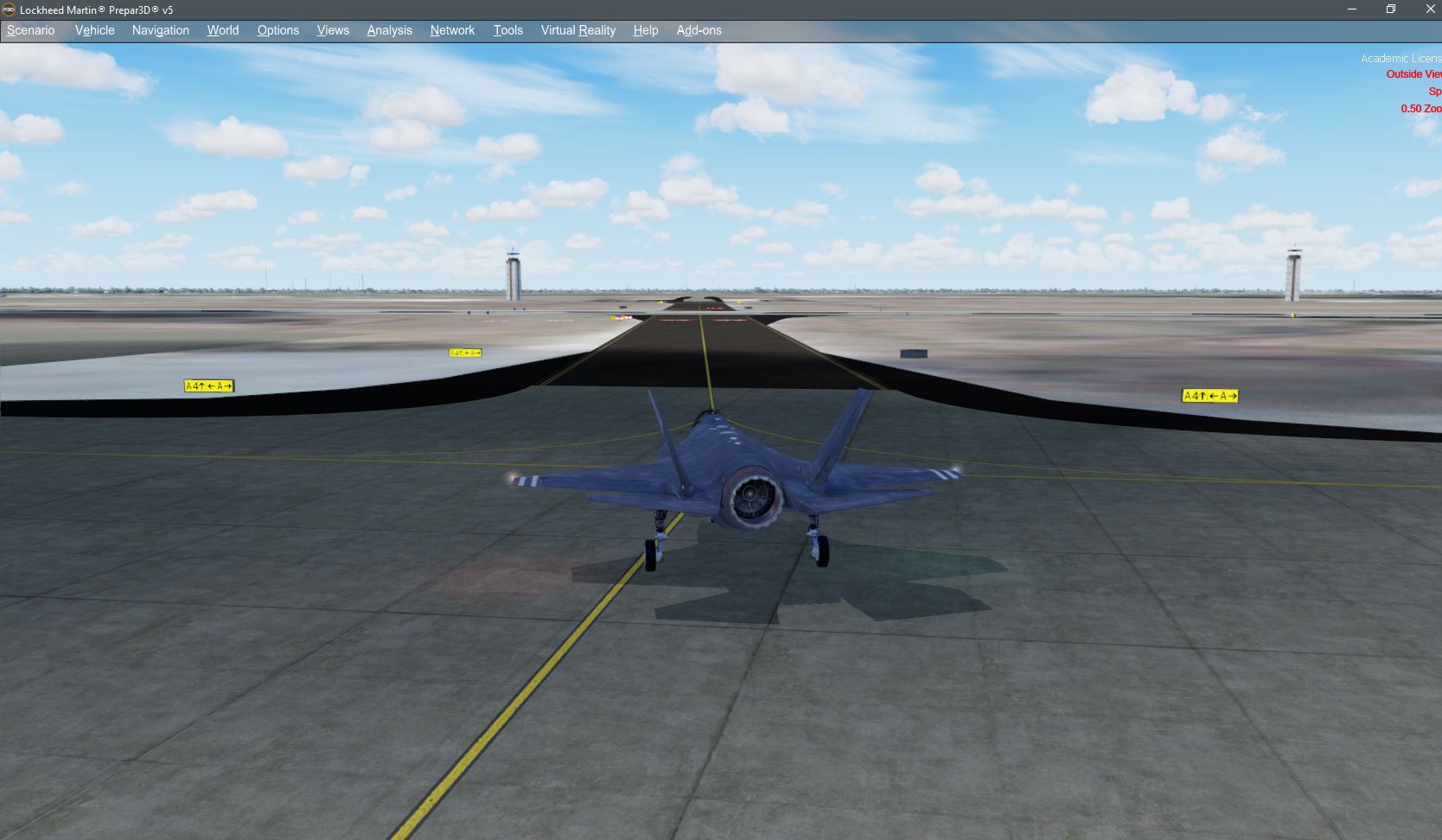Open the Scenario menu
Image resolution: width=1442 pixels, height=840 pixels.
(x=30, y=30)
